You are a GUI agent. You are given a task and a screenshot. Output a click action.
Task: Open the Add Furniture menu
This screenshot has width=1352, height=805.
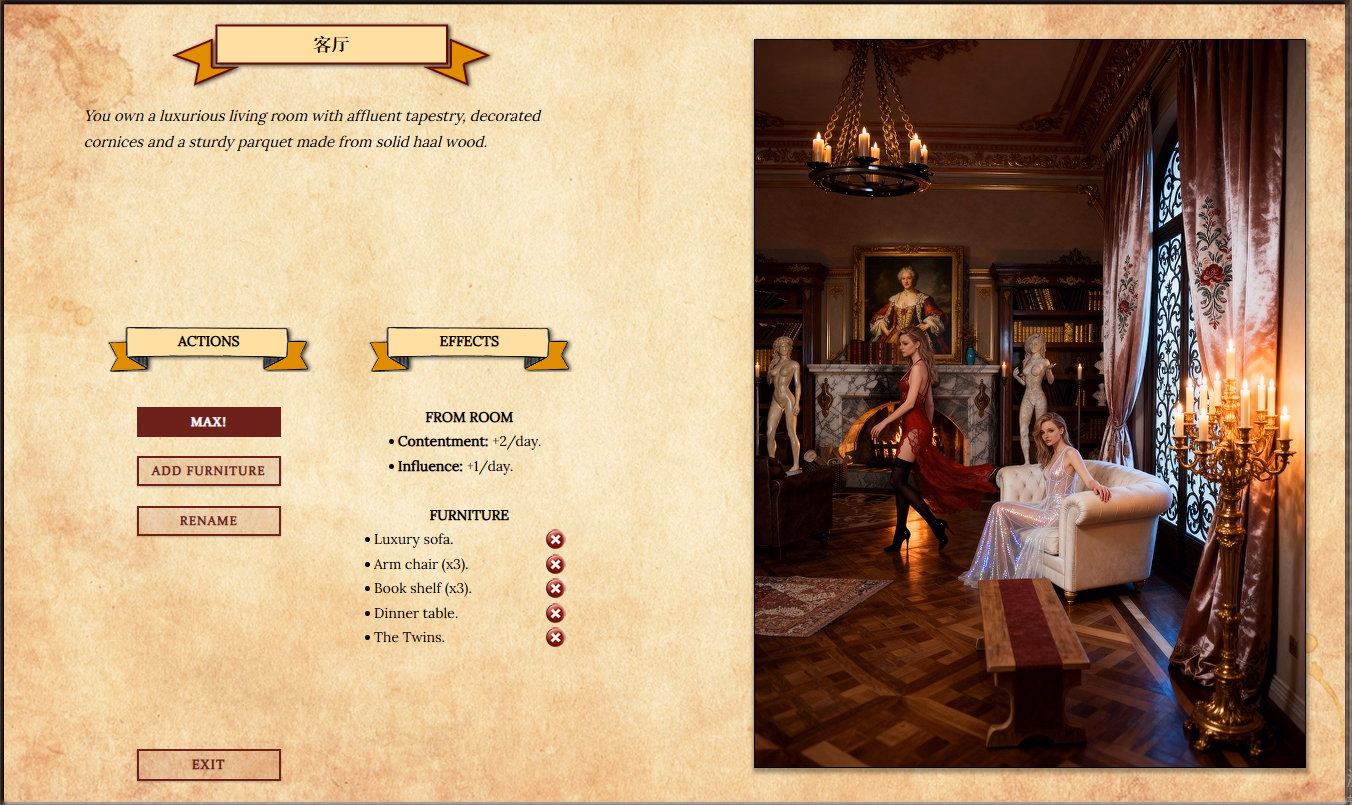(208, 471)
